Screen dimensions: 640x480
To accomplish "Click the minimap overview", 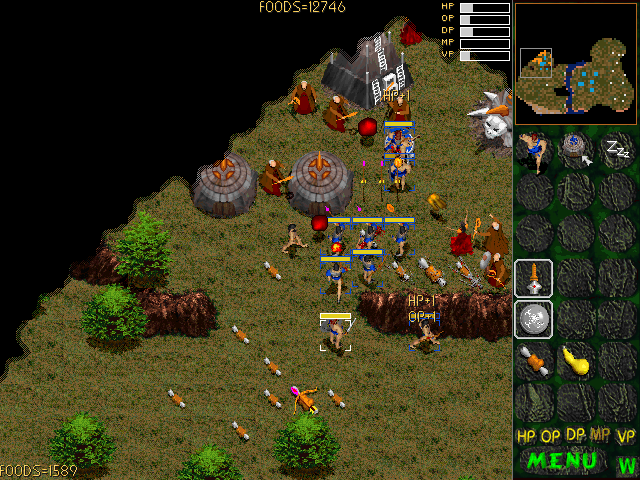I will pos(576,62).
